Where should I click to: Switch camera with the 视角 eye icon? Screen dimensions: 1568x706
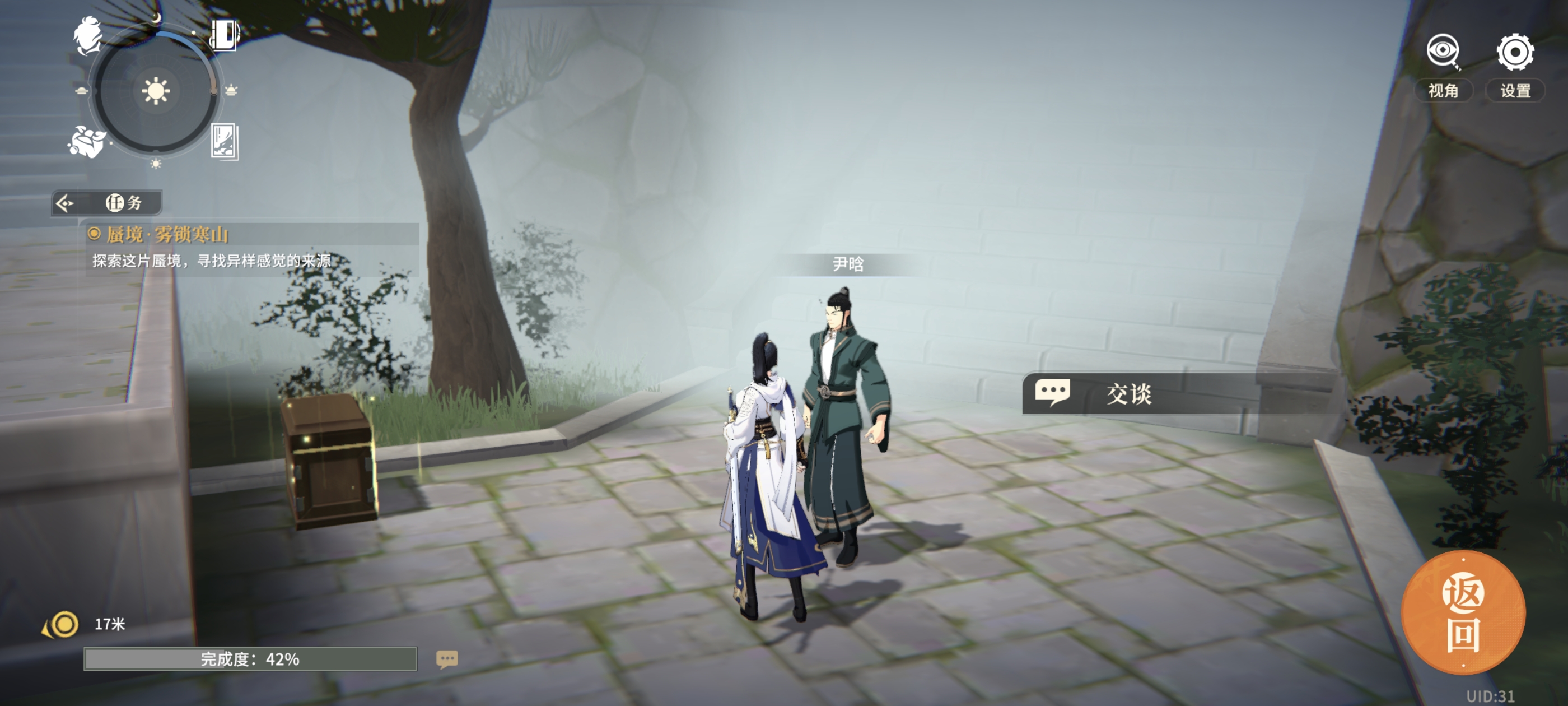pyautogui.click(x=1442, y=53)
